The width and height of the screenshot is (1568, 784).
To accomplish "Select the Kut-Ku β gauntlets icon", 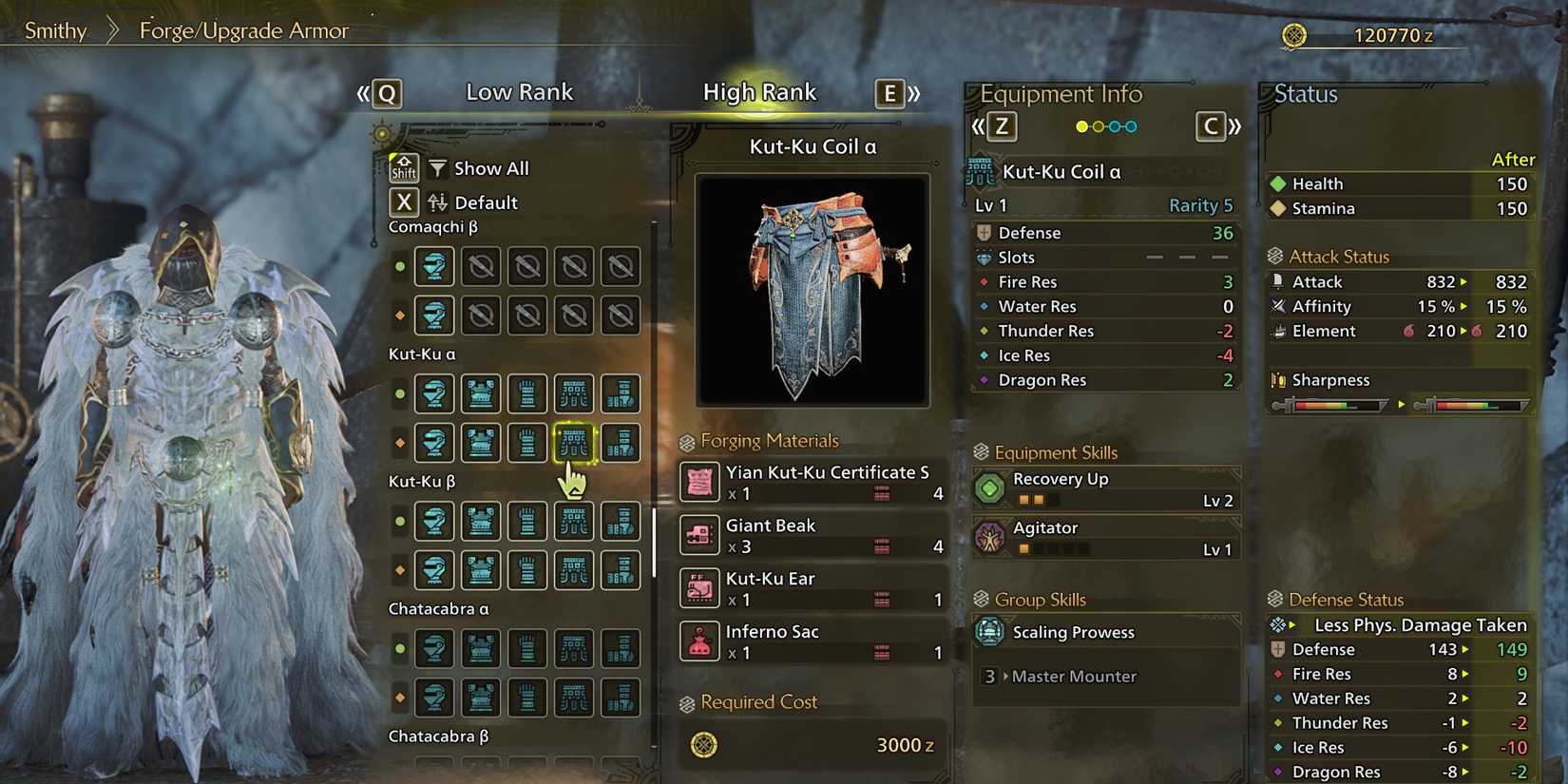I will [527, 521].
